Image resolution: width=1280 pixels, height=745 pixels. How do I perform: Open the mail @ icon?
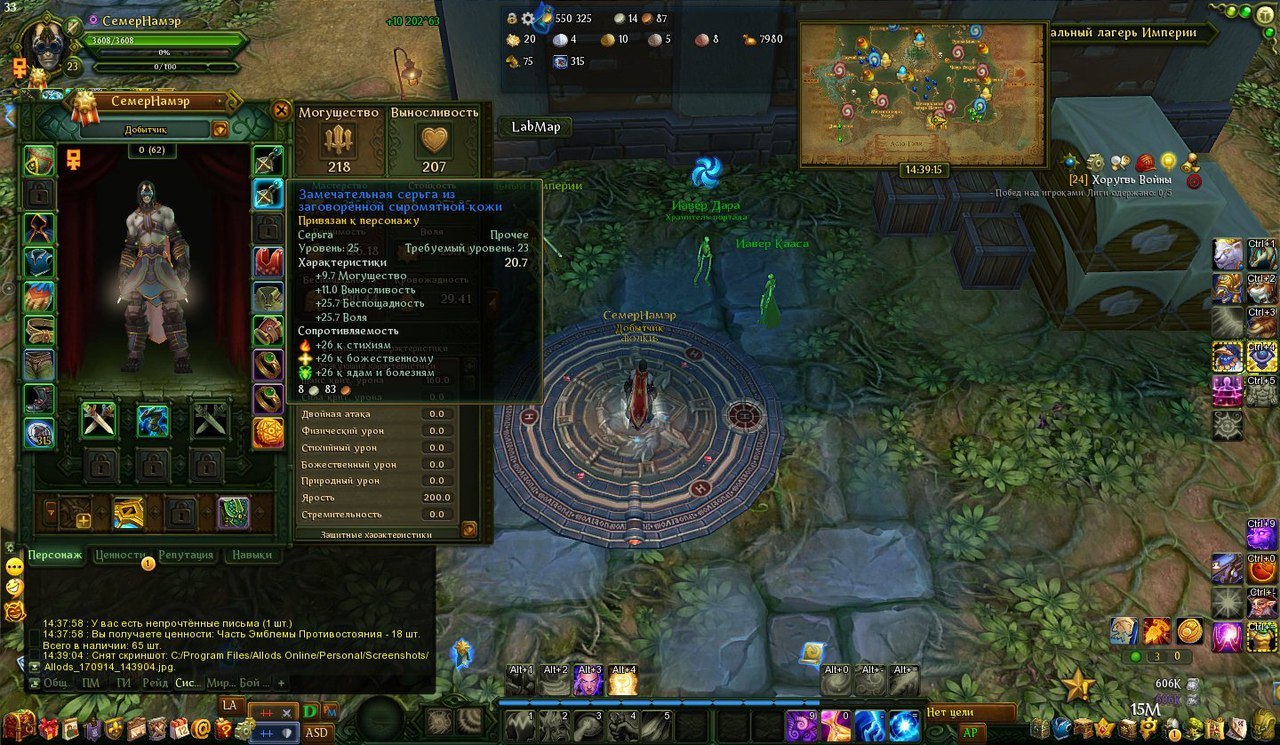(x=202, y=729)
